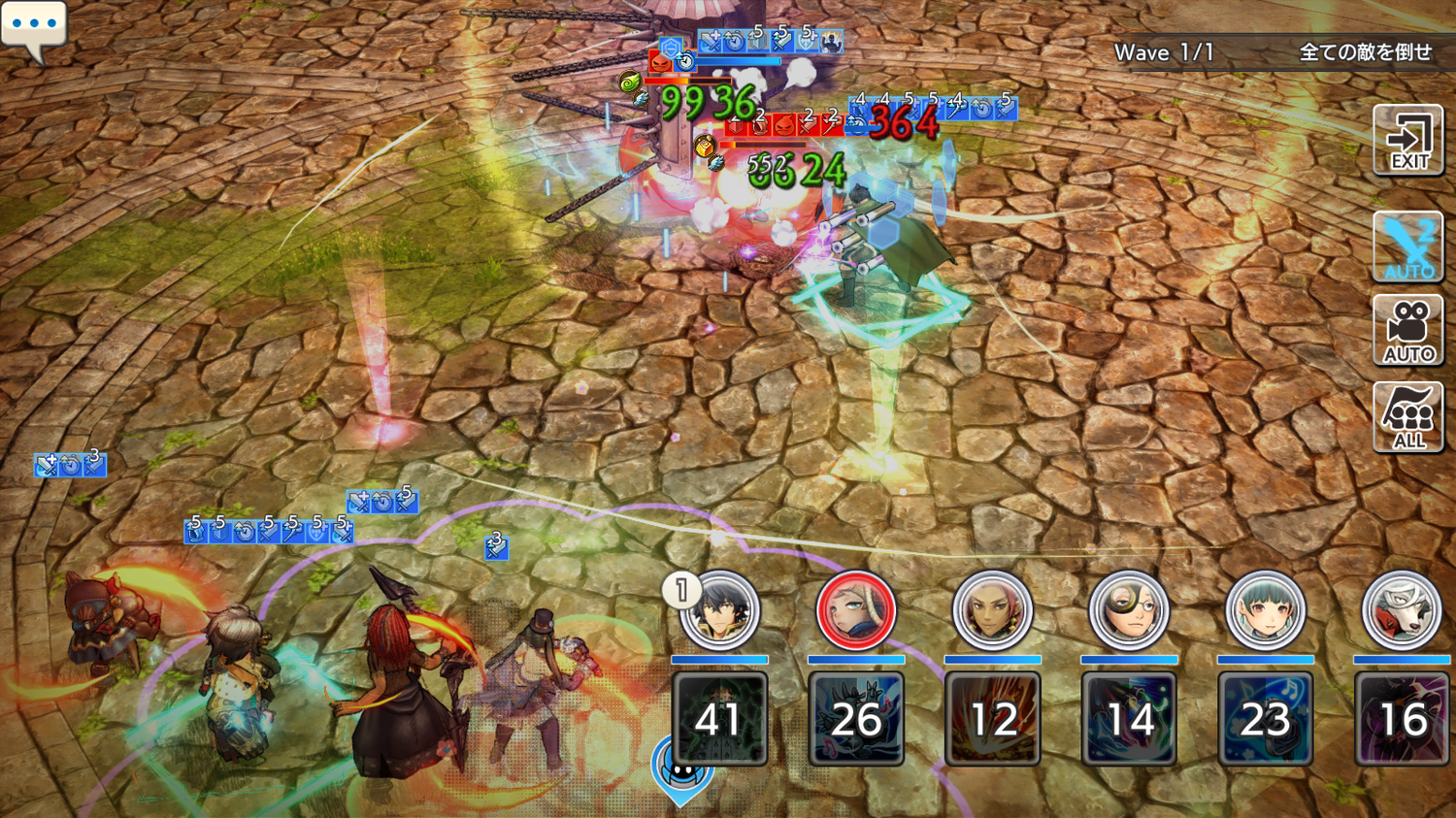Use the skill with cooldown 16

(1402, 719)
